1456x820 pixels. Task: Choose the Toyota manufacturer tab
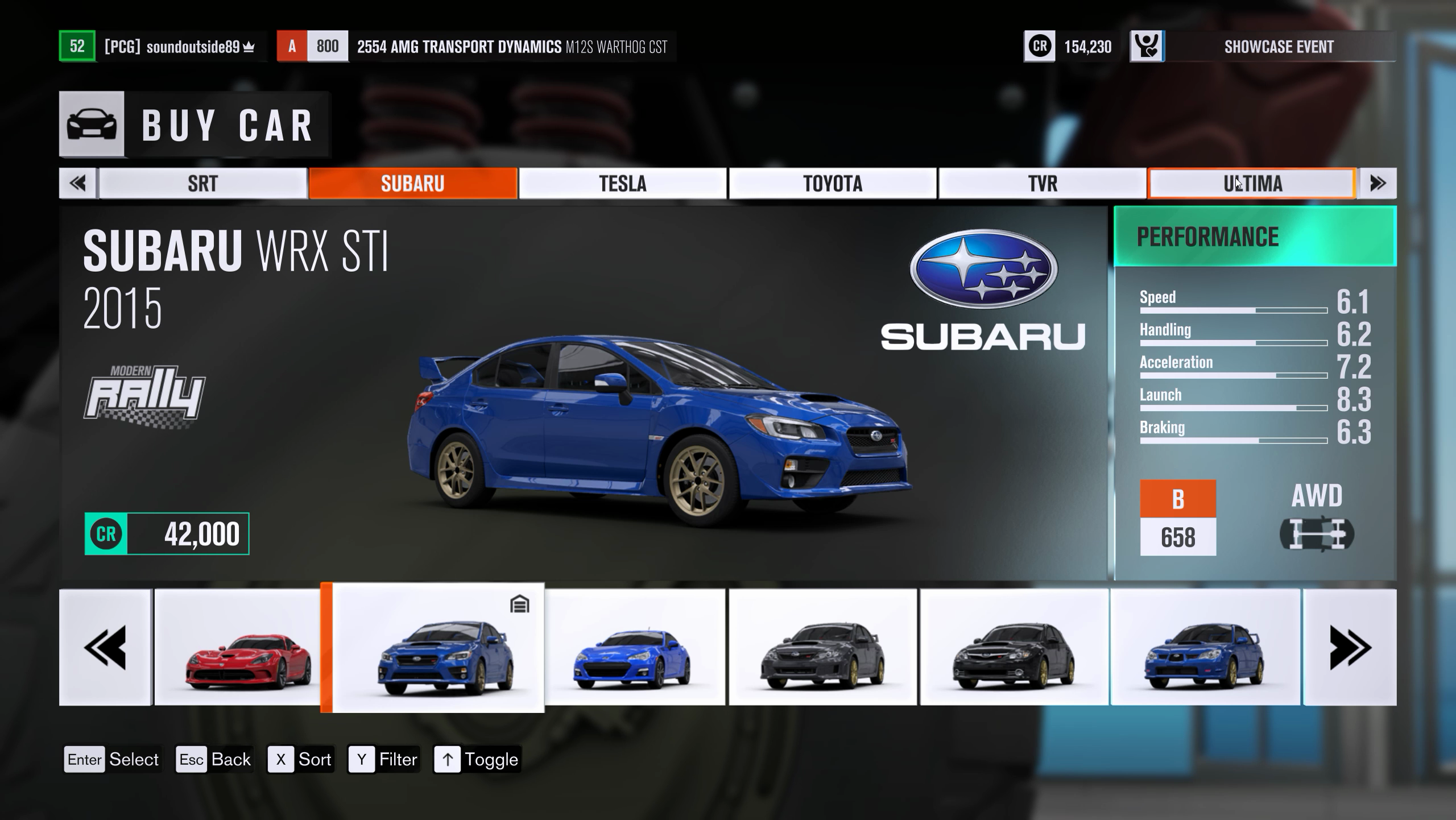(832, 183)
